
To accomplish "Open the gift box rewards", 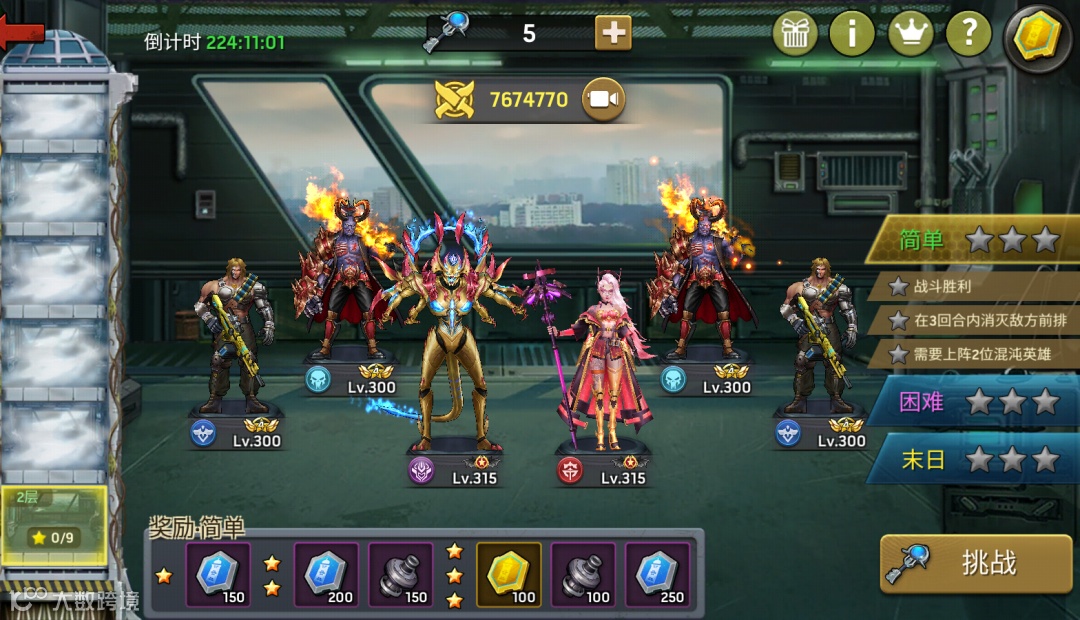I will tap(795, 34).
